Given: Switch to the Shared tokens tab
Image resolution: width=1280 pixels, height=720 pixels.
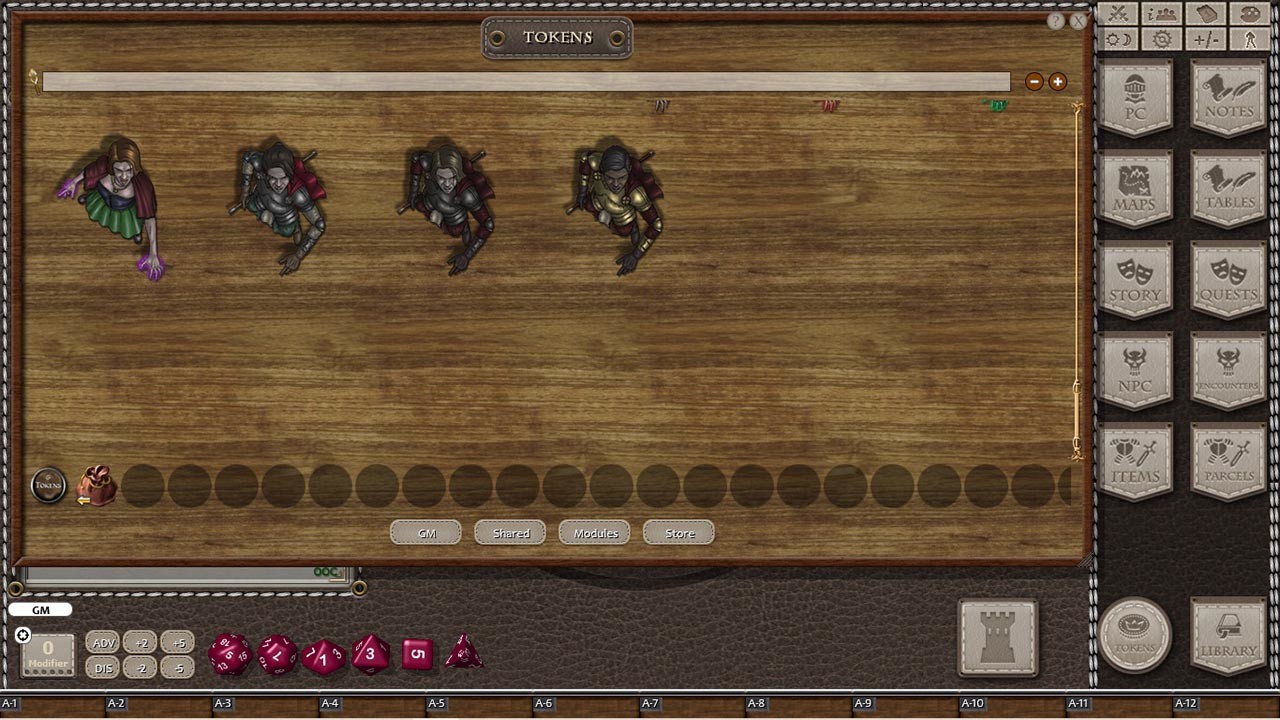Looking at the screenshot, I should click(x=510, y=532).
